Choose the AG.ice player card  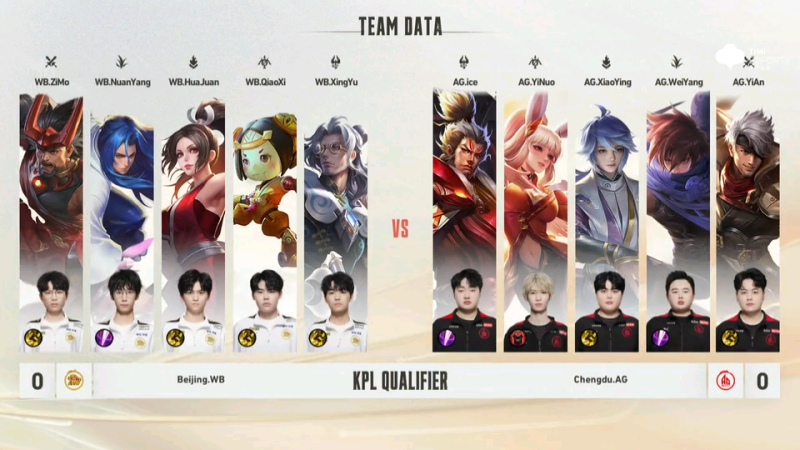click(464, 220)
